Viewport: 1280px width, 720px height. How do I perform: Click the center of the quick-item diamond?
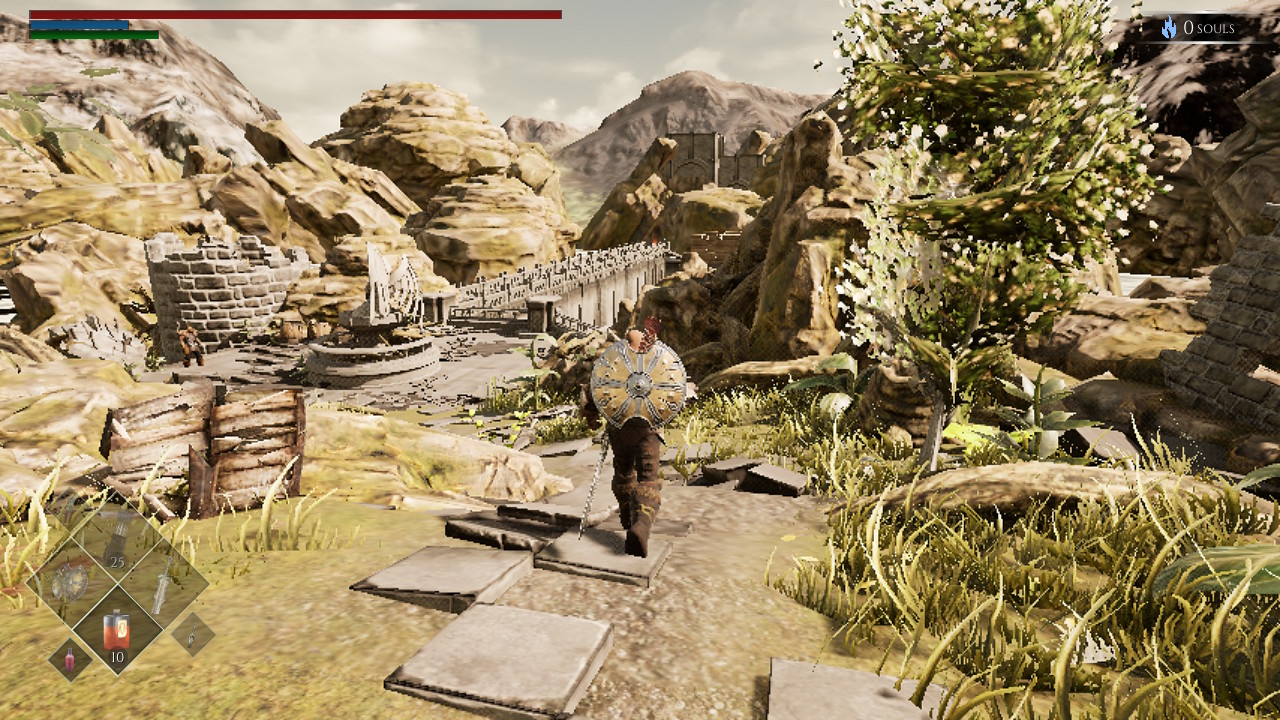(x=116, y=585)
